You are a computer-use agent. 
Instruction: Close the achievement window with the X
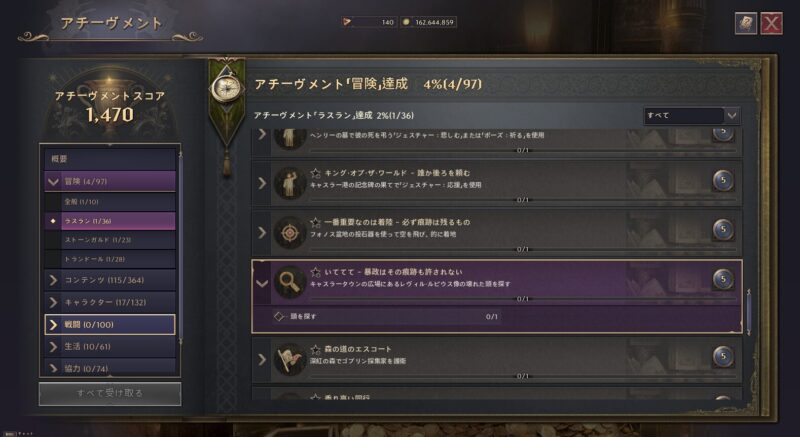click(x=771, y=23)
